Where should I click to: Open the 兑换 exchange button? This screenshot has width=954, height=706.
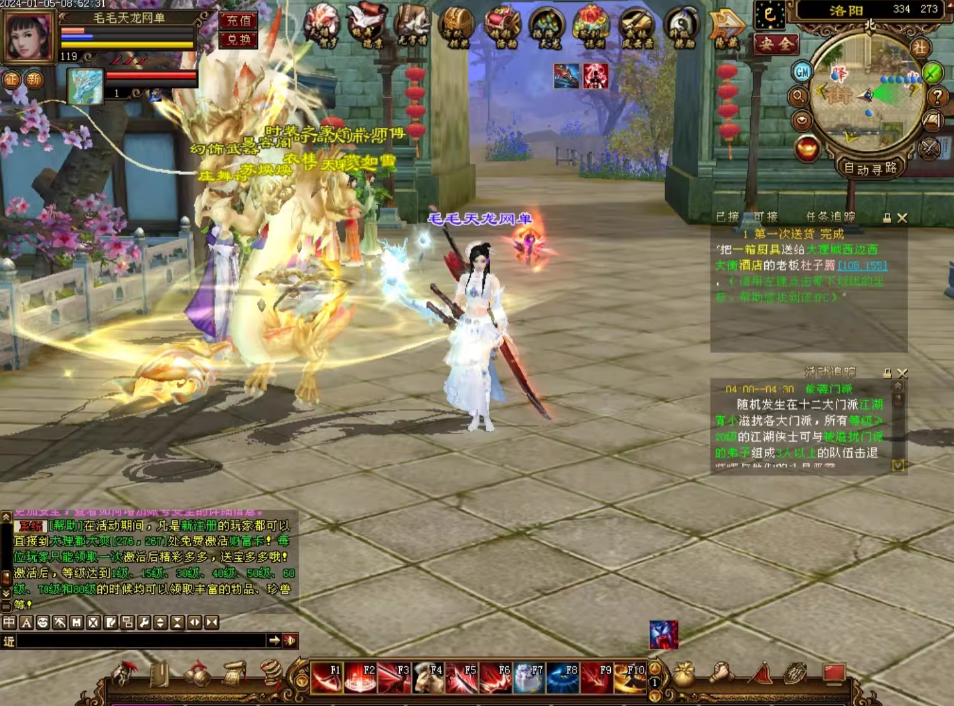238,40
